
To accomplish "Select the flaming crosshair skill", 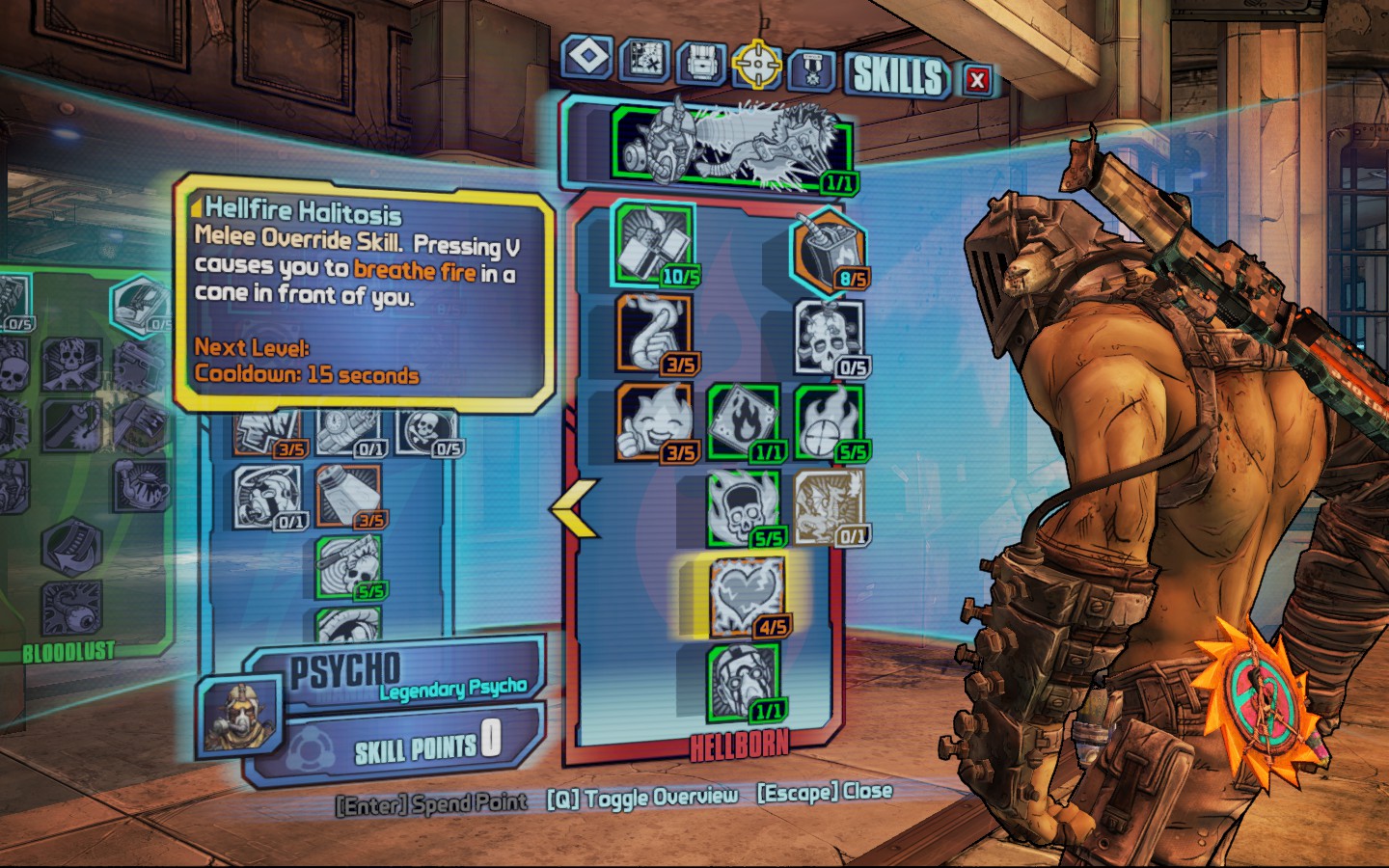I will [829, 422].
